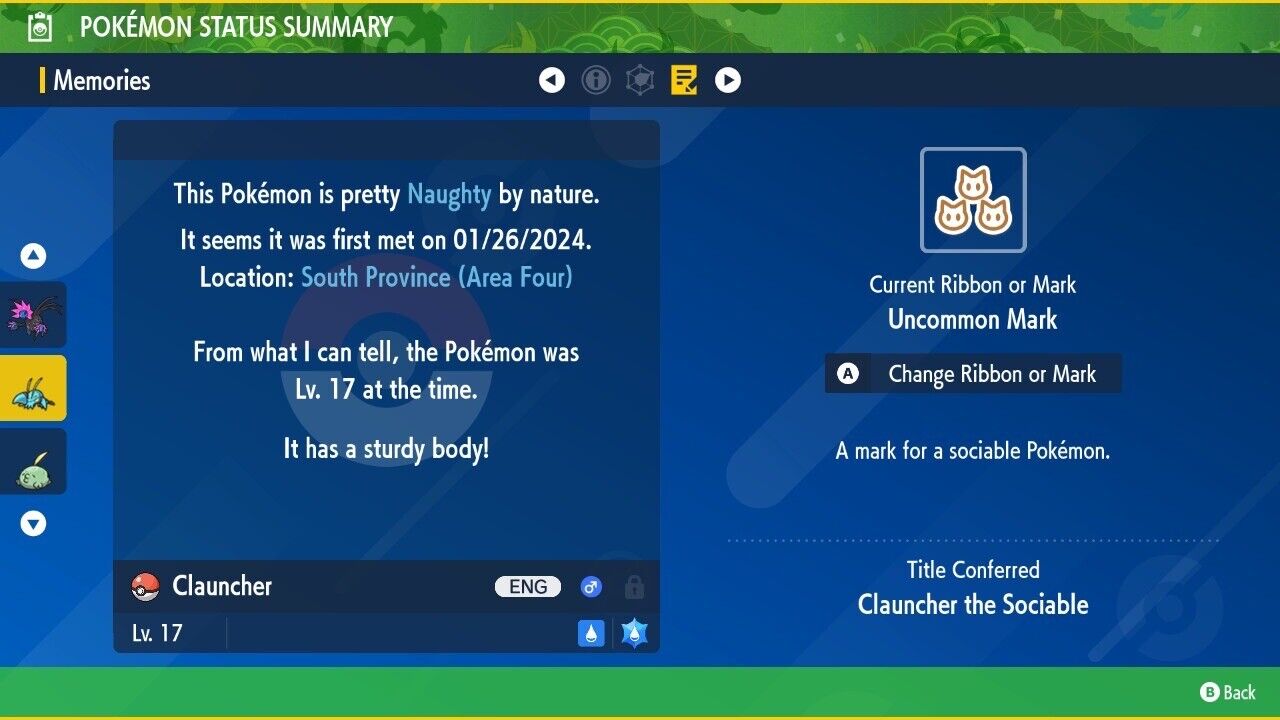Image resolution: width=1280 pixels, height=720 pixels.
Task: Change Ribbon or Mark button
Action: point(973,374)
